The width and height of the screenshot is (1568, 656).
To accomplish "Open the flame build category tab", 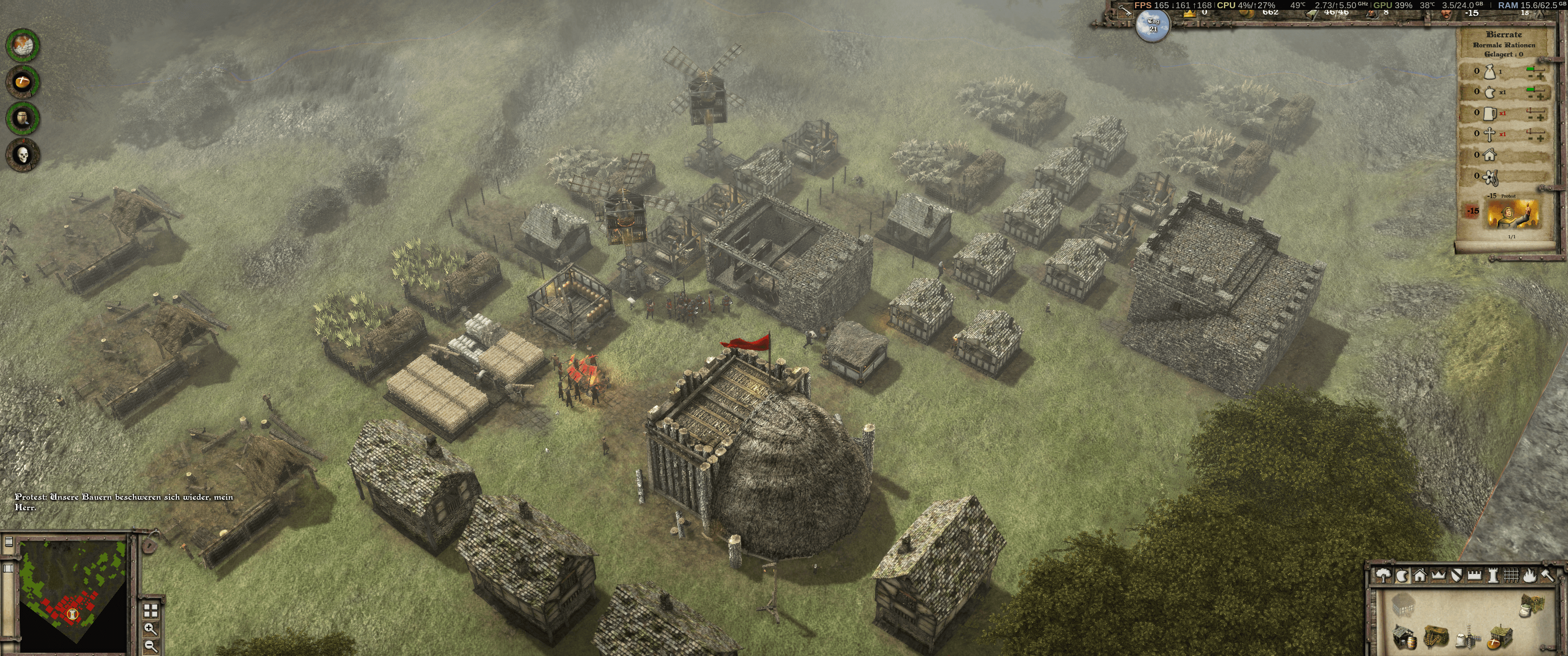I will click(x=1529, y=576).
